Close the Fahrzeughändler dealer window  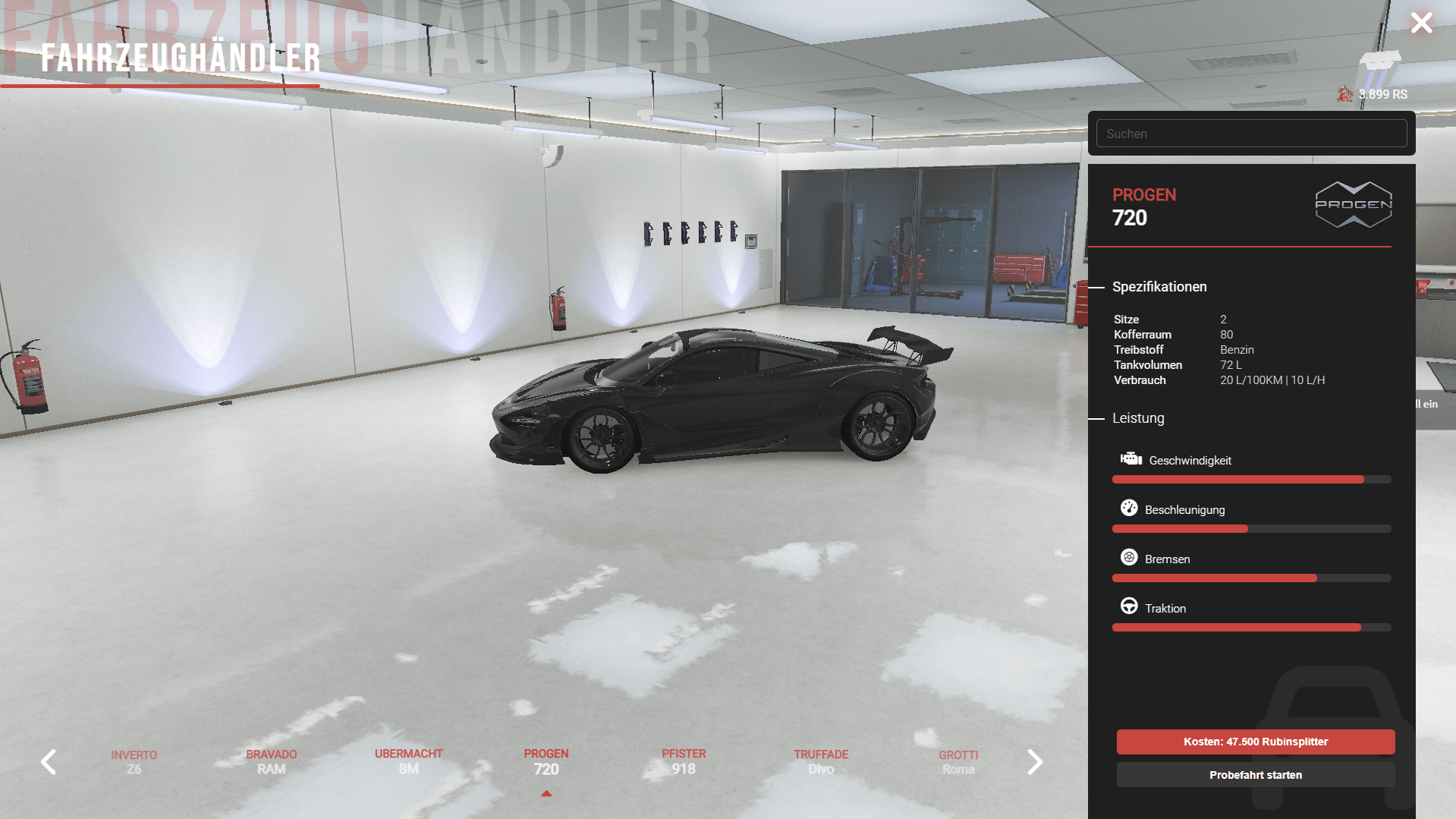click(1421, 23)
